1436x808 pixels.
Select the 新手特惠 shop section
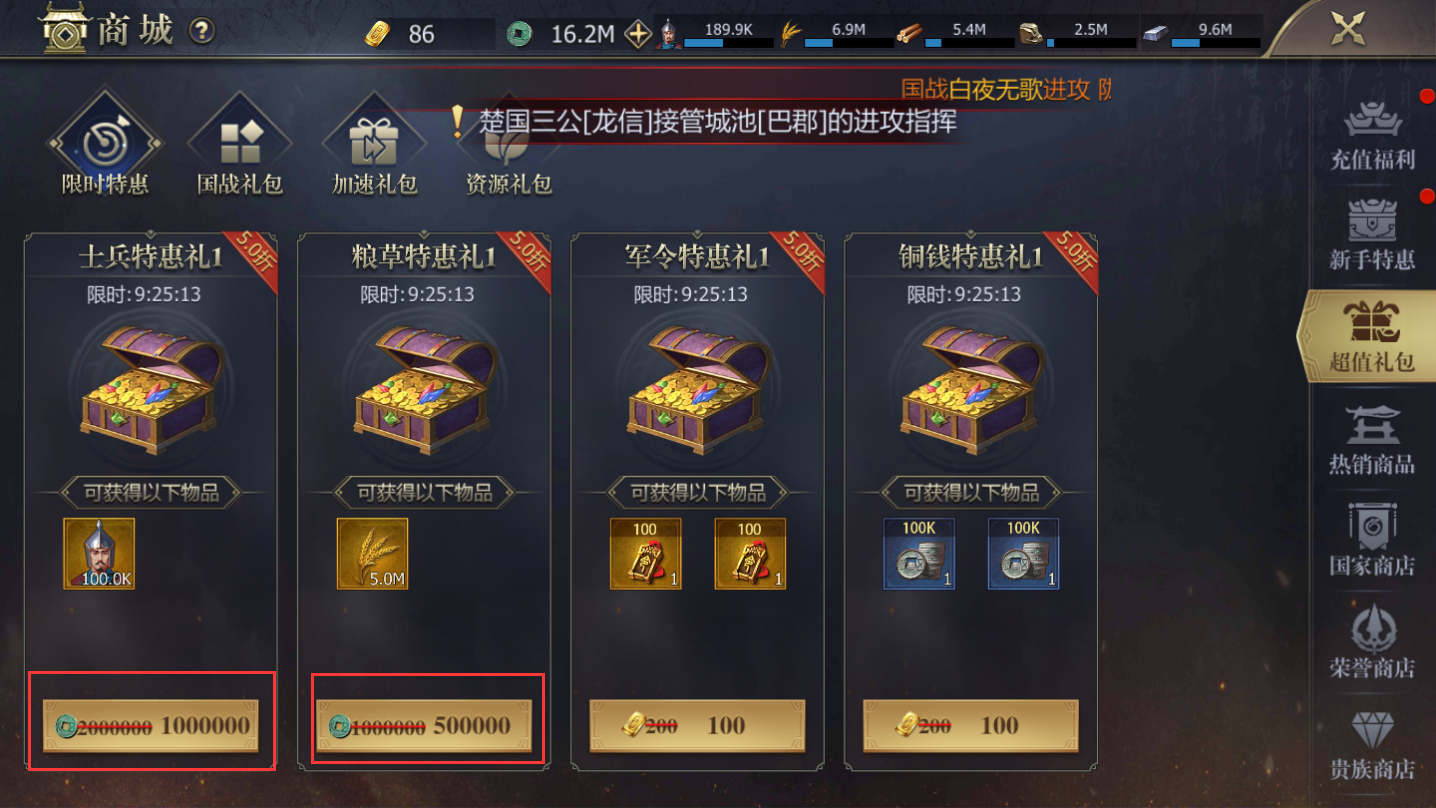point(1375,232)
